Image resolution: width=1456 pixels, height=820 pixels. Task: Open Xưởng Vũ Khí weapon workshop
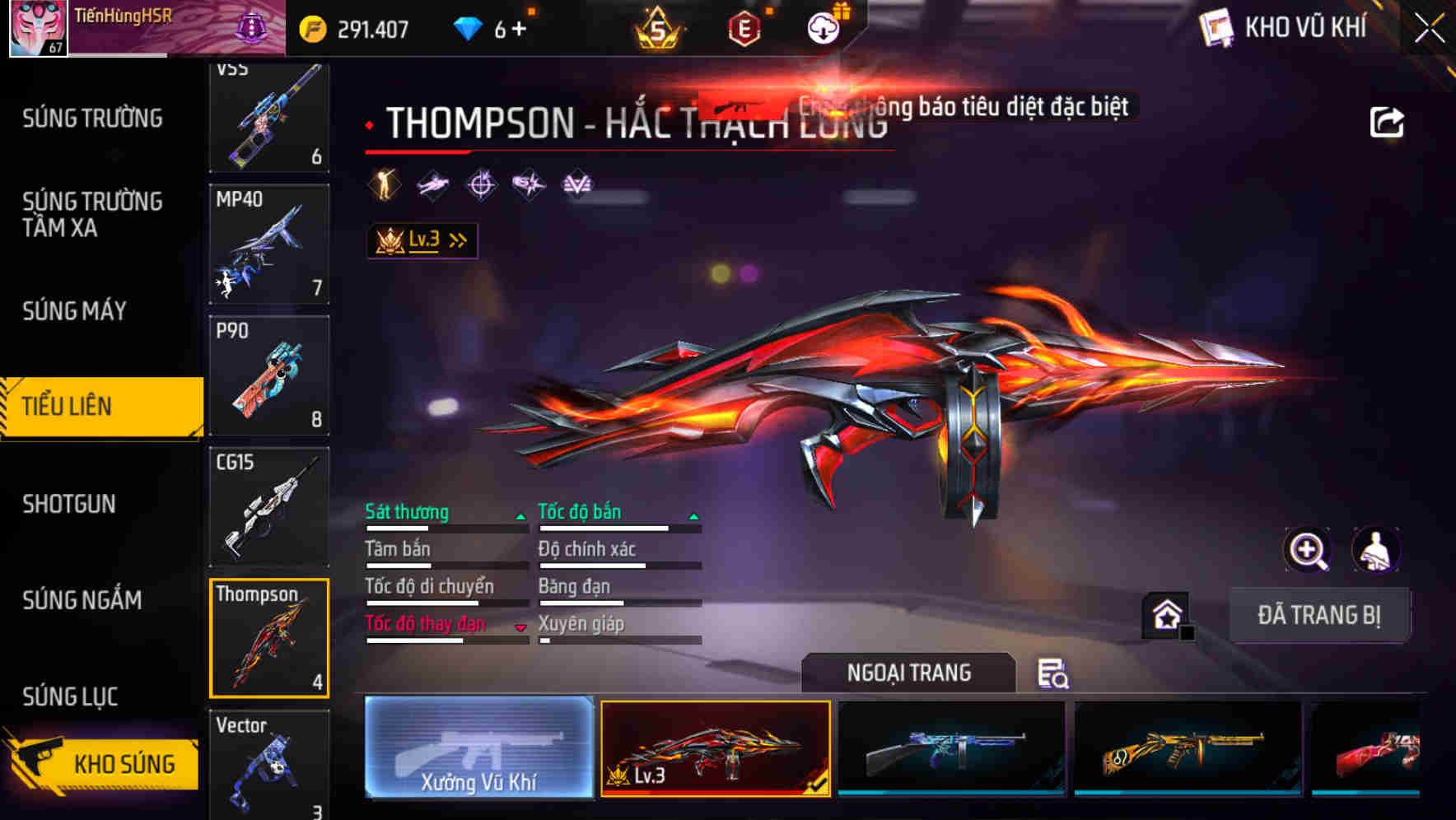tap(478, 749)
